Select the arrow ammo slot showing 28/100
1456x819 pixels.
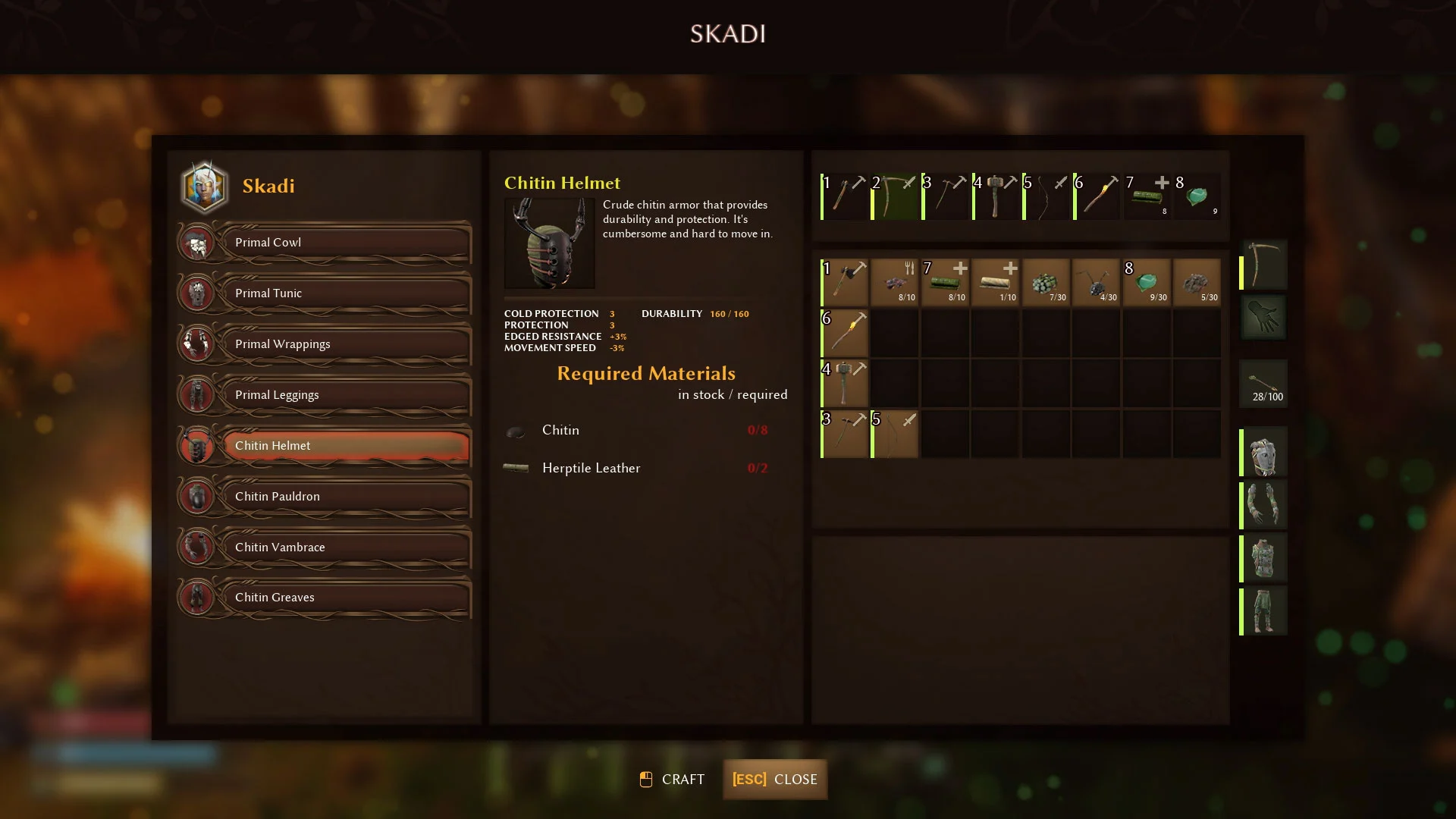click(x=1264, y=384)
